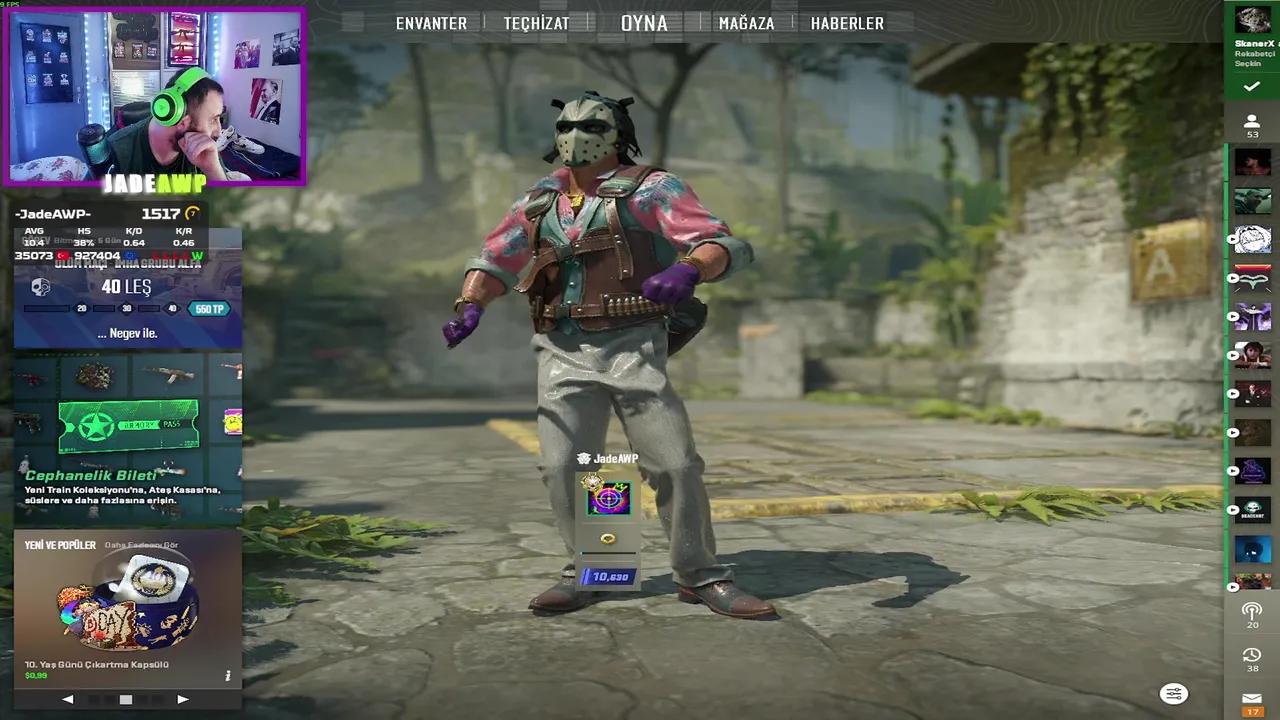Click the skull icon on the 40 LEŞ mission panel
Screen dimensions: 1280x720
click(40, 287)
